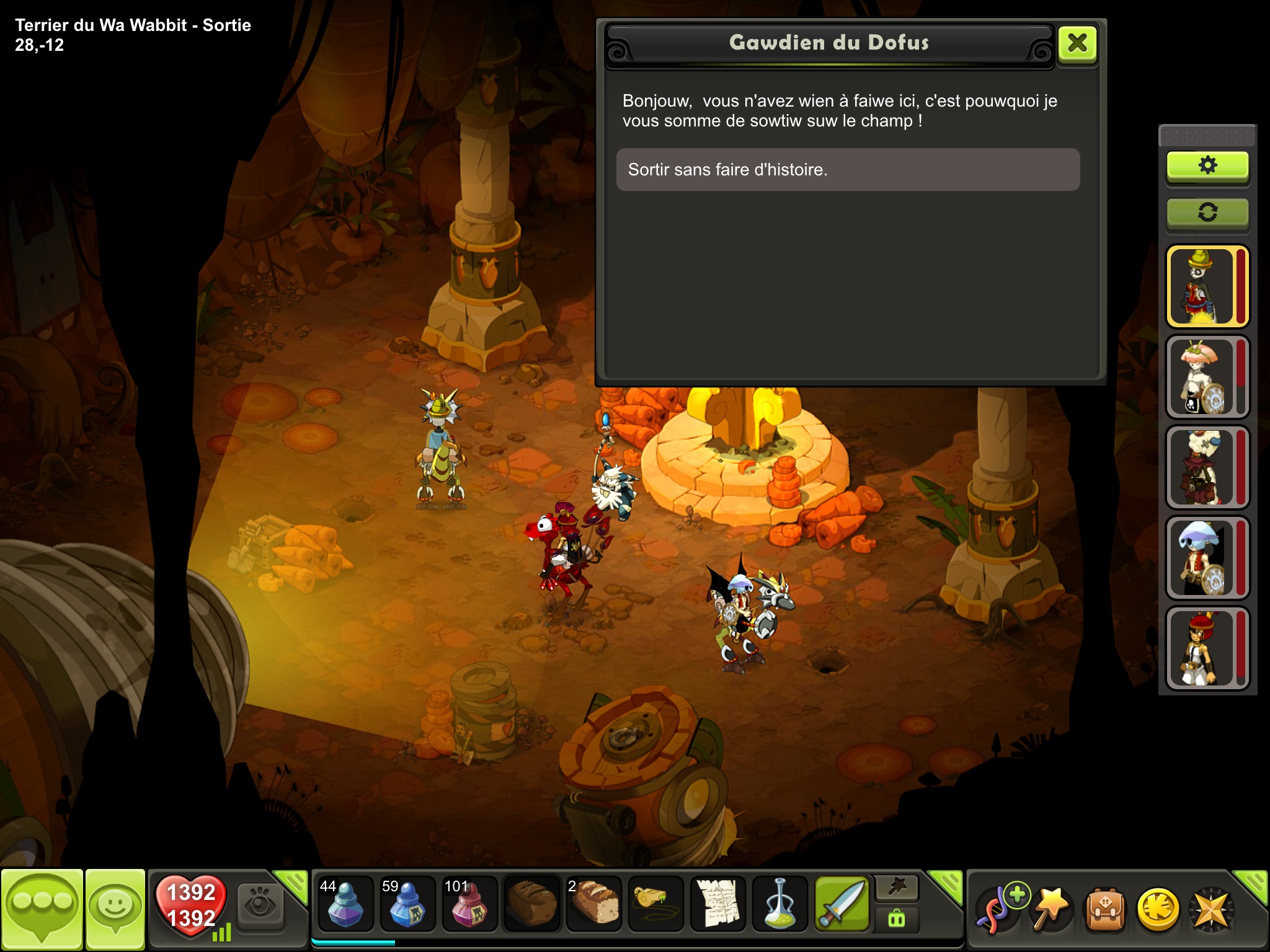
Task: Open the smiley emote menu
Action: (x=115, y=908)
